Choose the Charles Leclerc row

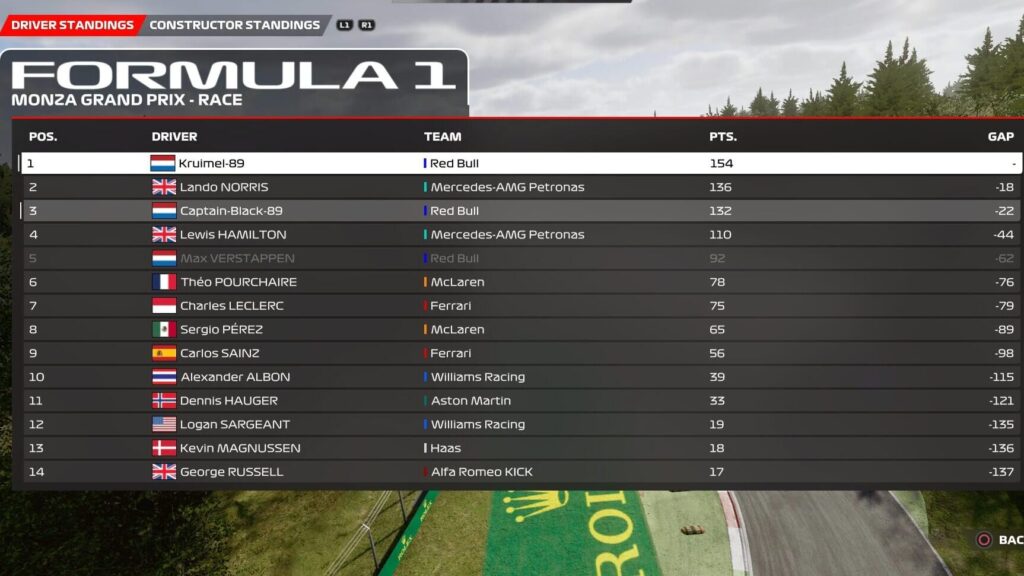coord(520,306)
